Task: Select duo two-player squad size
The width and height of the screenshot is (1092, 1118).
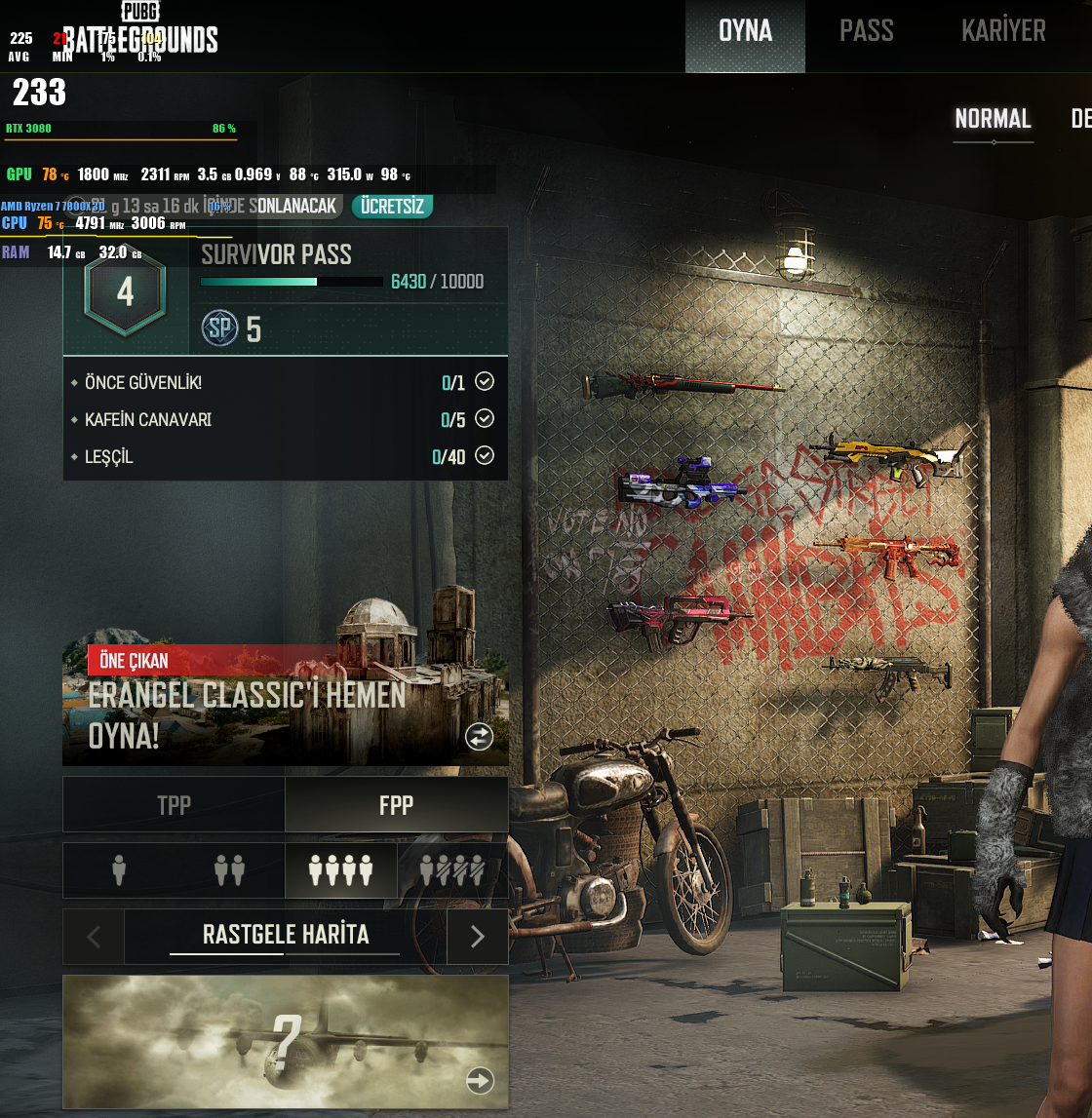Action: [x=229, y=869]
